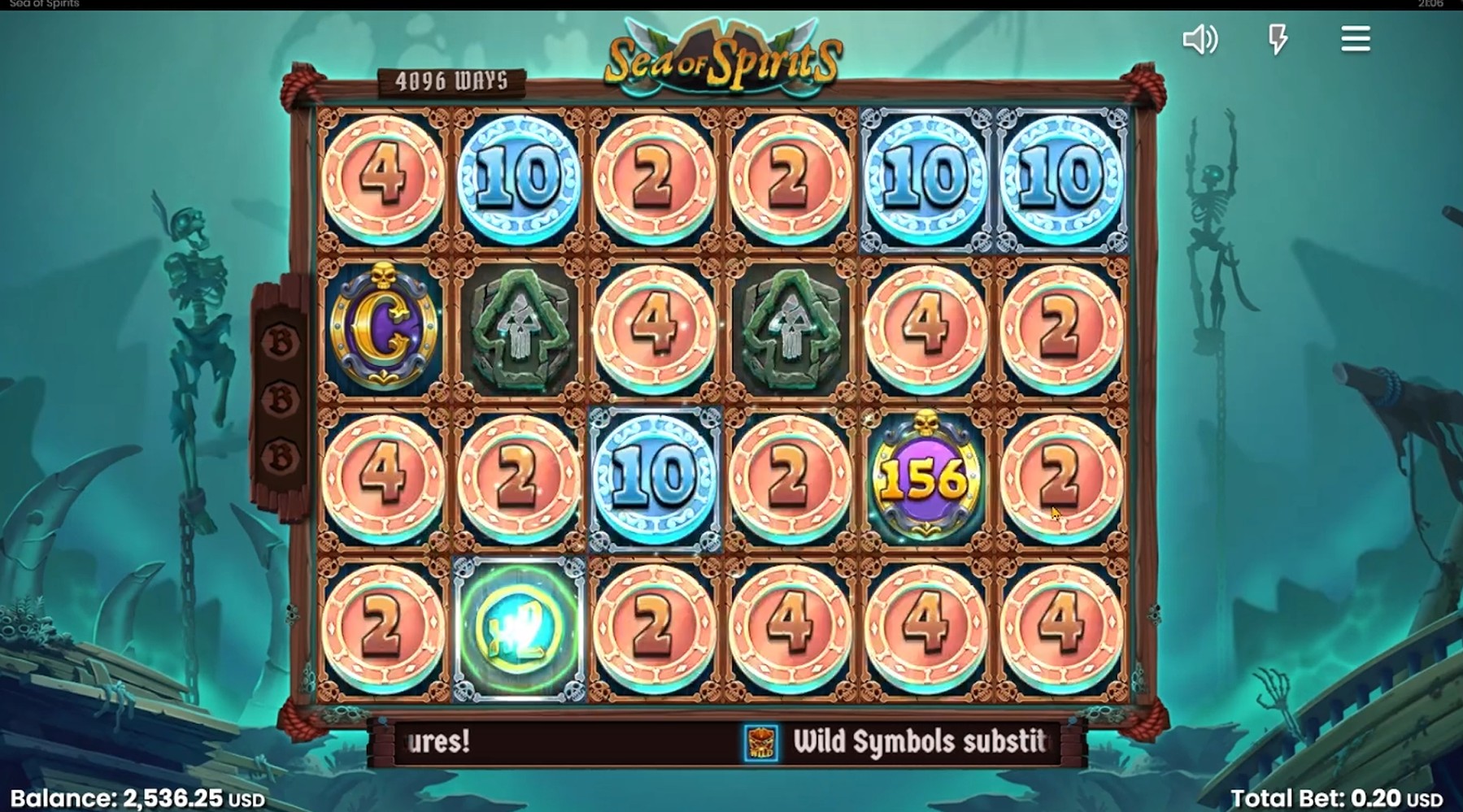Expand the 4096 WAYS info plaque
Viewport: 1463px width, 812px height.
pyautogui.click(x=453, y=79)
